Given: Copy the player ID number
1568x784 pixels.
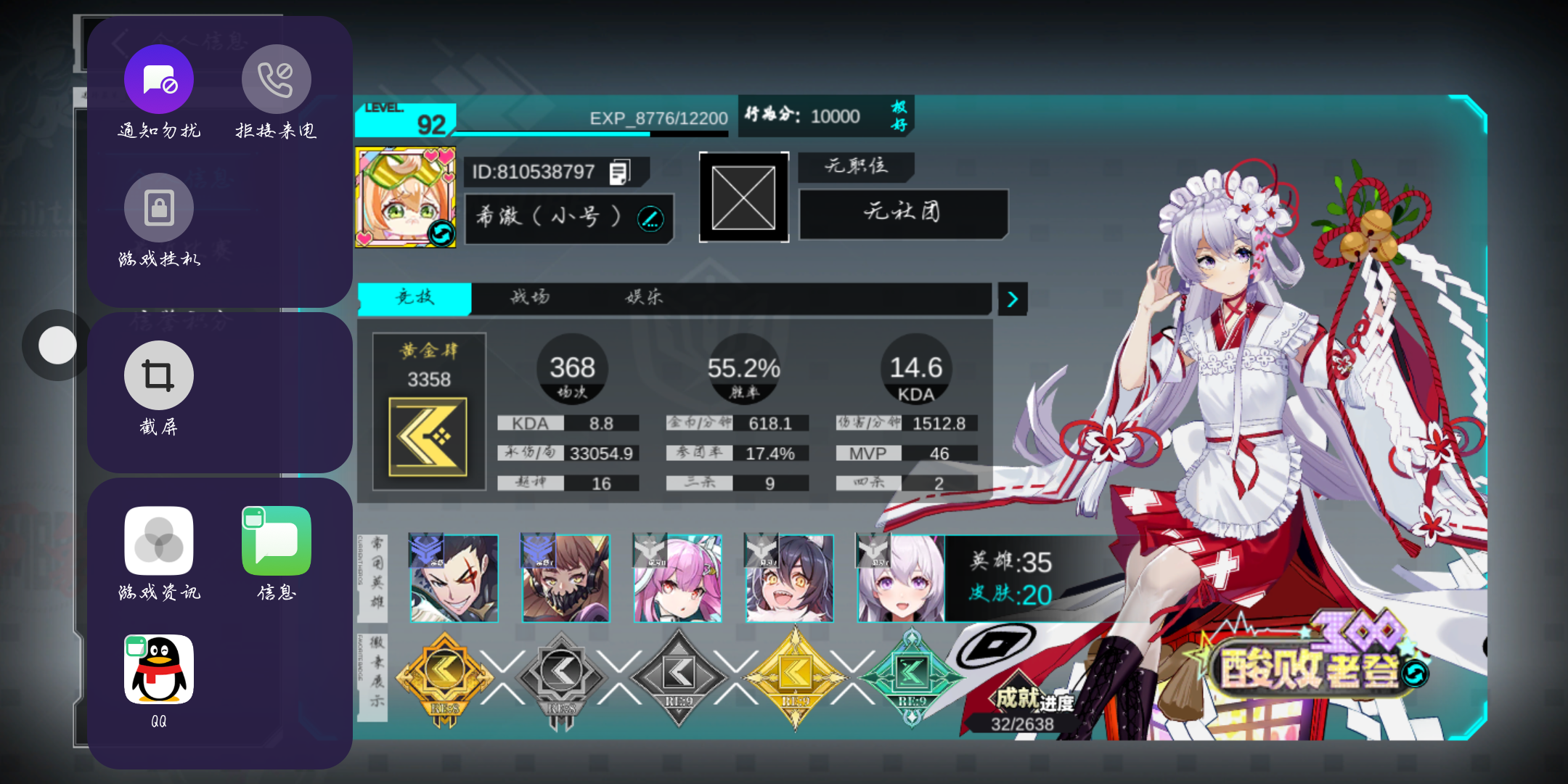Looking at the screenshot, I should click(x=619, y=172).
